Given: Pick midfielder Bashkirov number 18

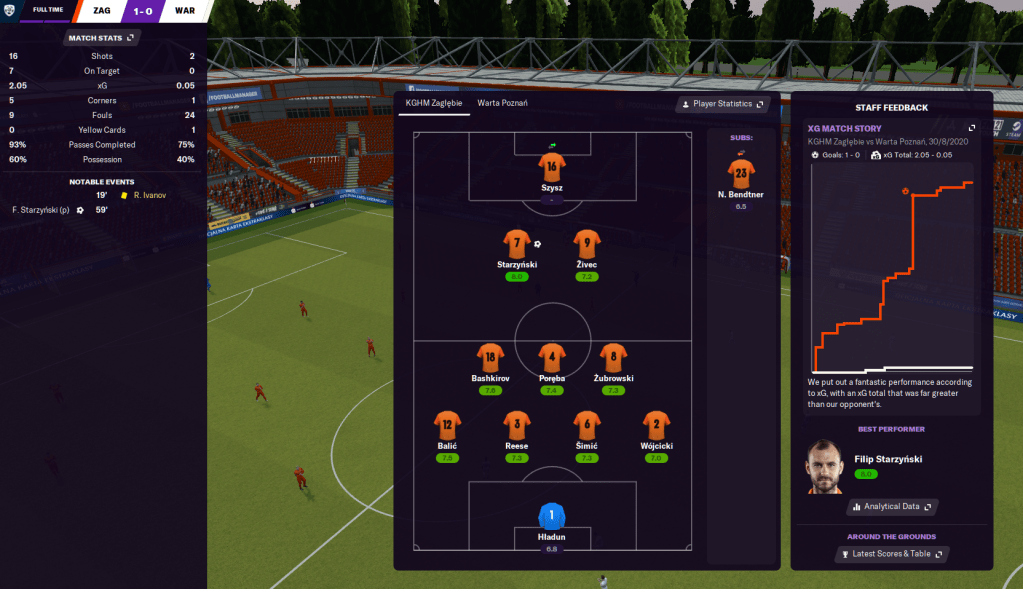Looking at the screenshot, I should (x=491, y=357).
